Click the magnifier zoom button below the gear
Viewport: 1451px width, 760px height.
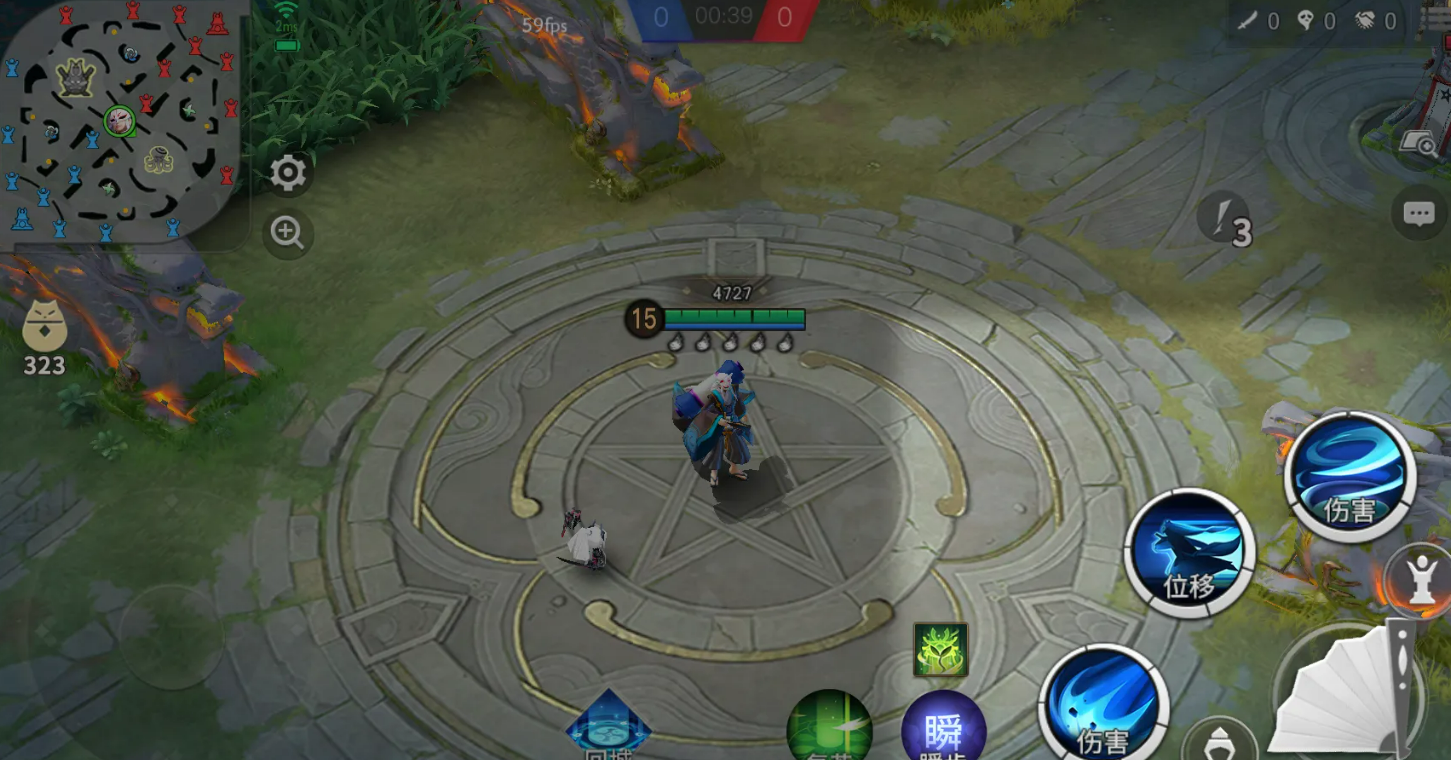click(288, 234)
